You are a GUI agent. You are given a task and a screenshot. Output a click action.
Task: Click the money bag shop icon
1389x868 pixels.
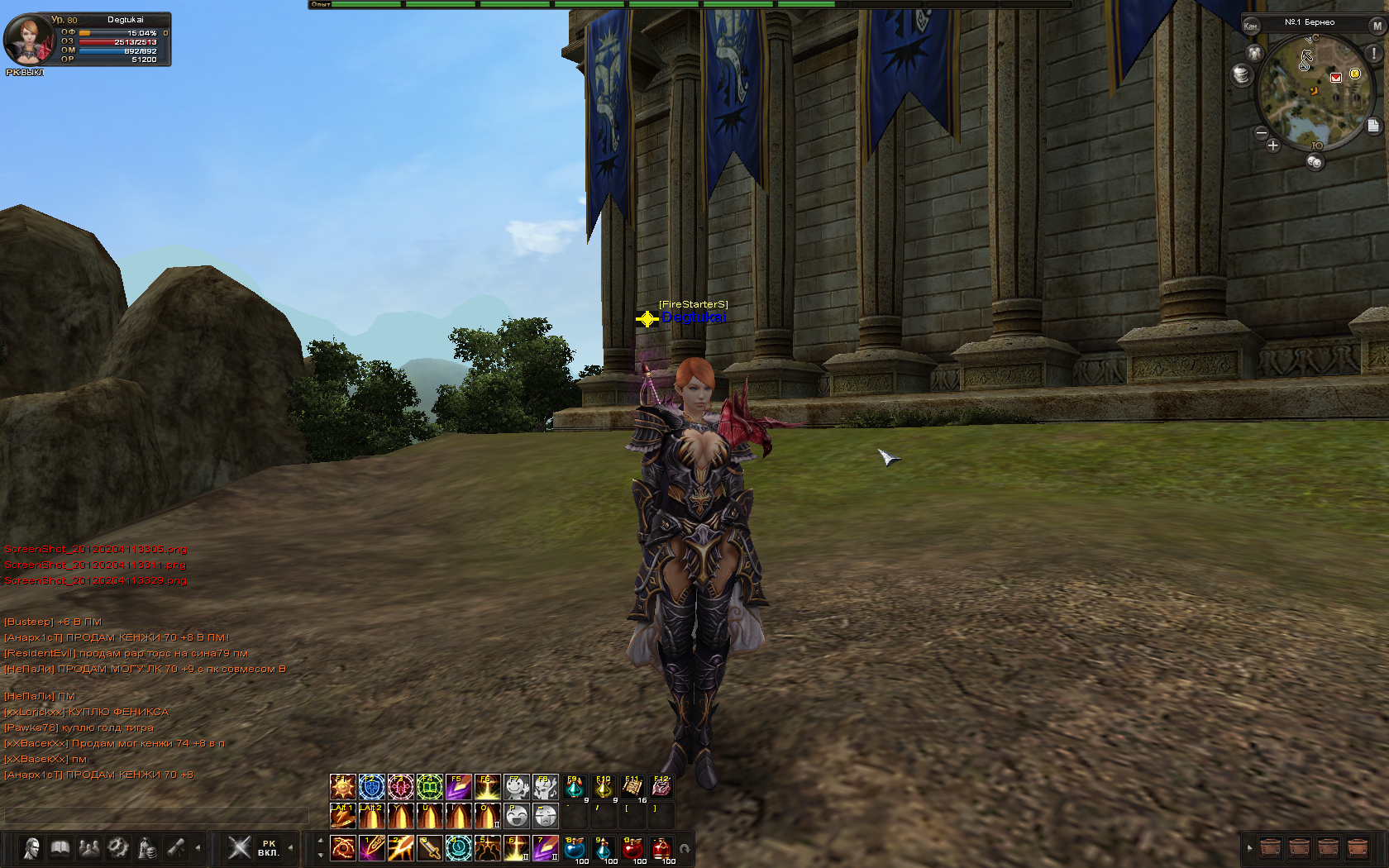(147, 847)
